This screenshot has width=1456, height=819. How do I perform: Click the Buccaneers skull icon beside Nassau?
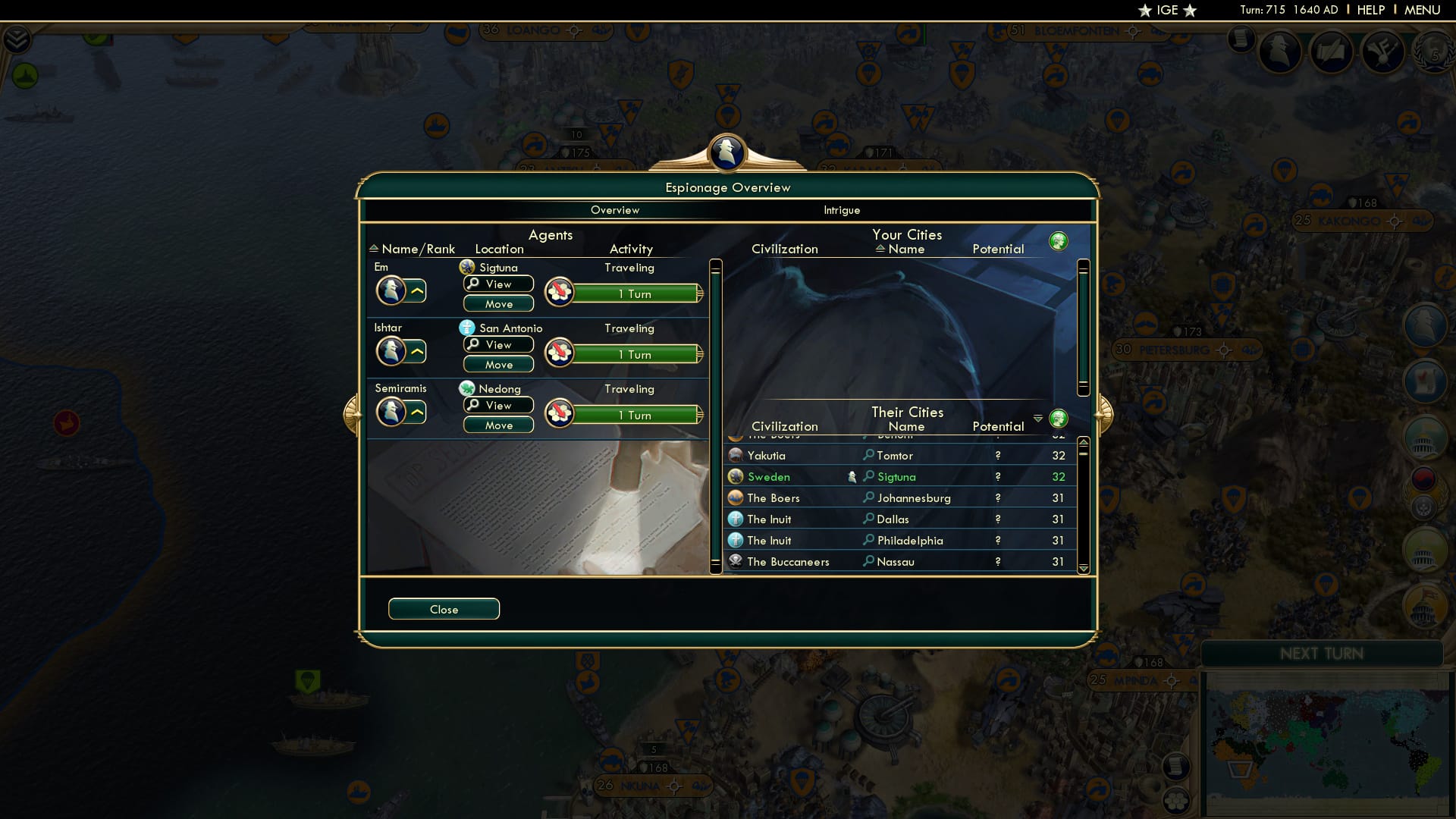tap(735, 561)
